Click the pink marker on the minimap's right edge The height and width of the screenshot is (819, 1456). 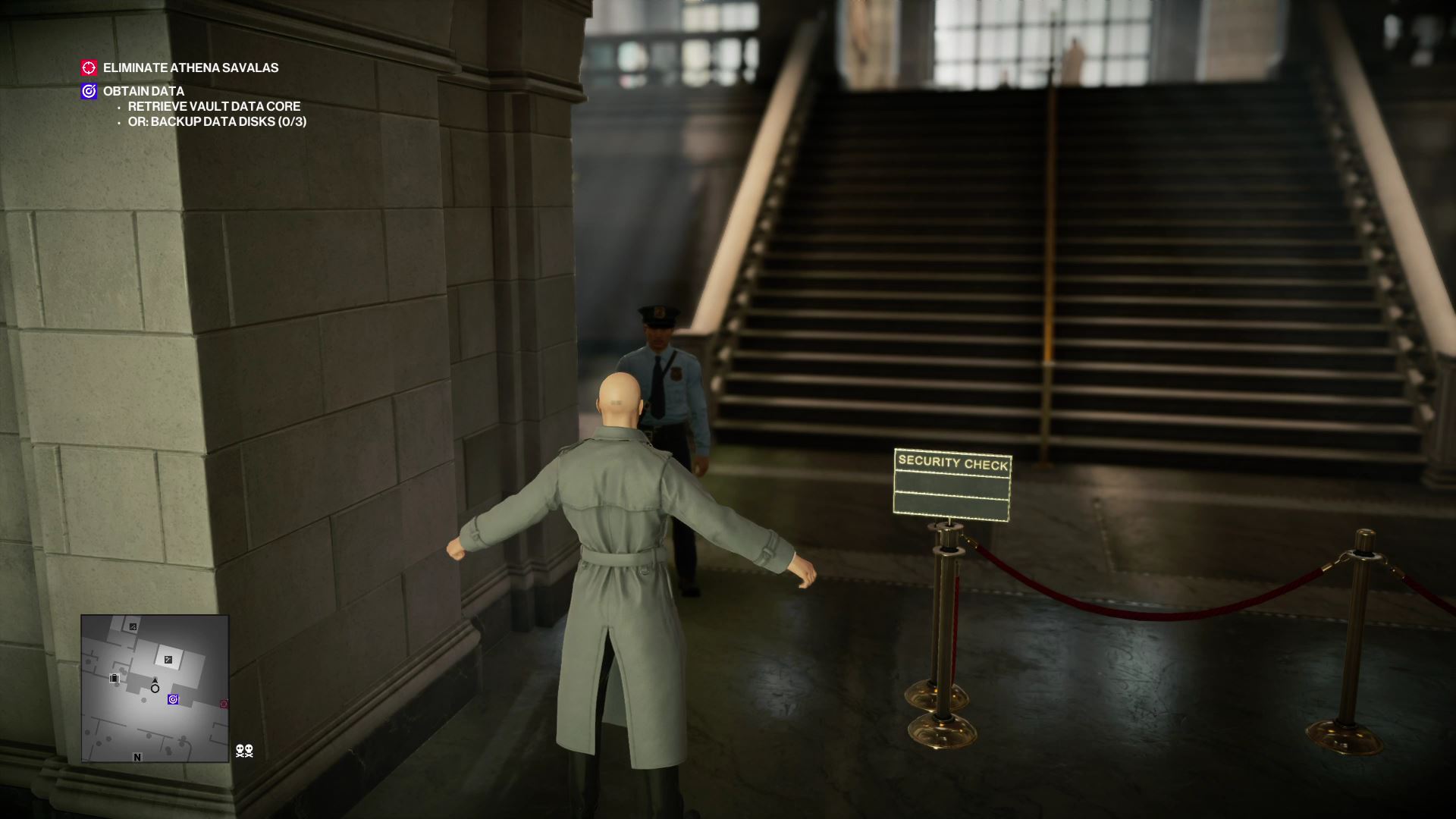(x=223, y=703)
